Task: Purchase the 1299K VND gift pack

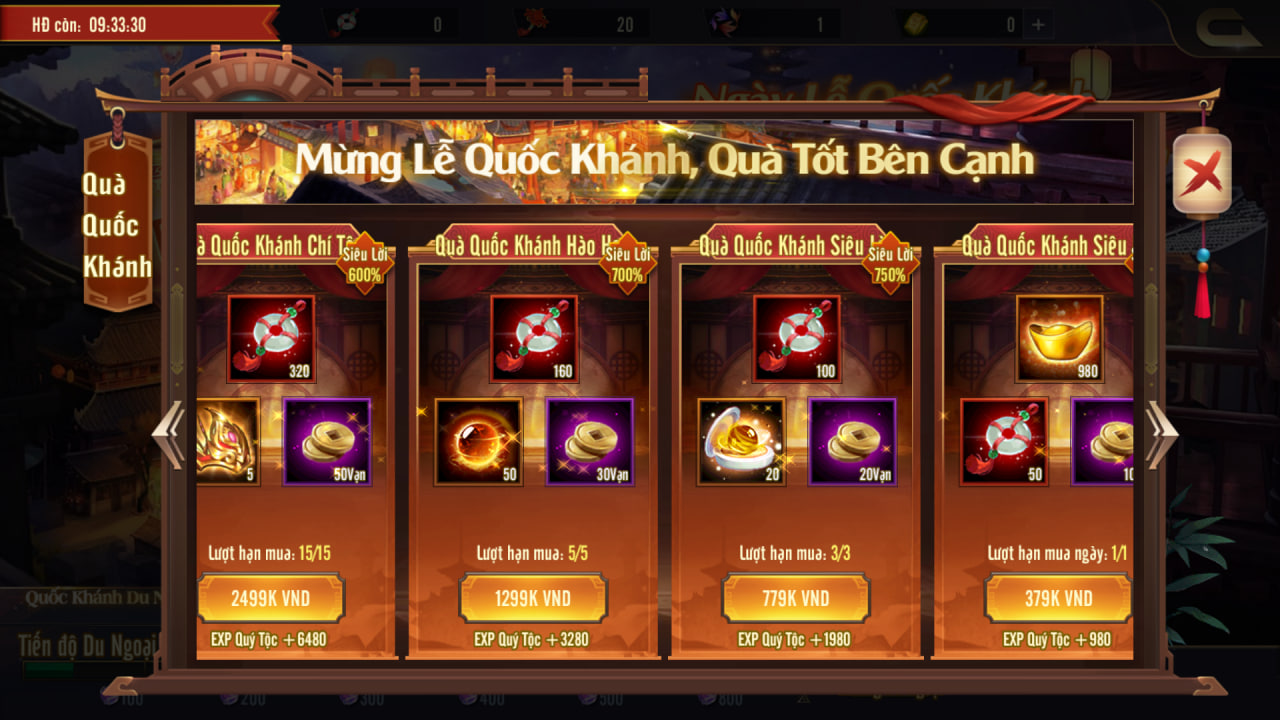Action: click(533, 598)
